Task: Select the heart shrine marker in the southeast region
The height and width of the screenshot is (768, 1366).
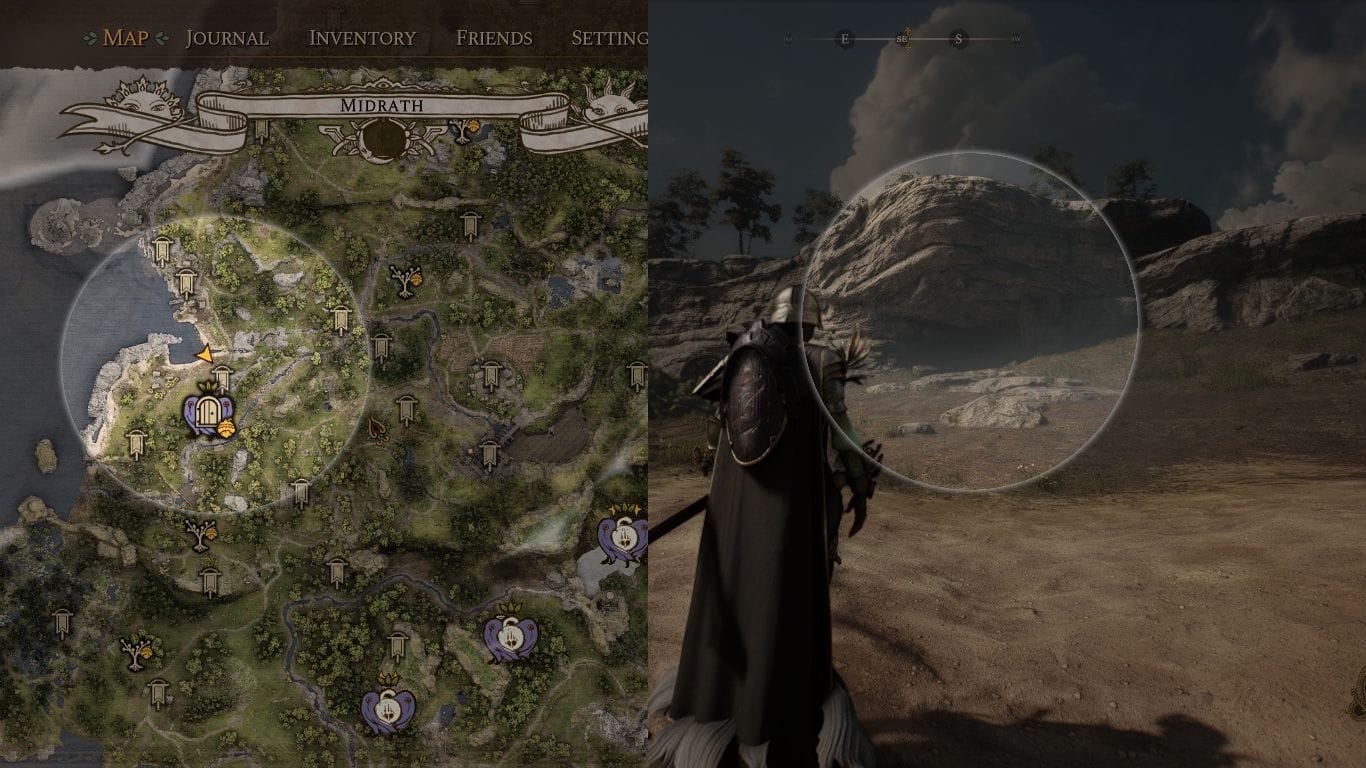Action: [x=623, y=537]
